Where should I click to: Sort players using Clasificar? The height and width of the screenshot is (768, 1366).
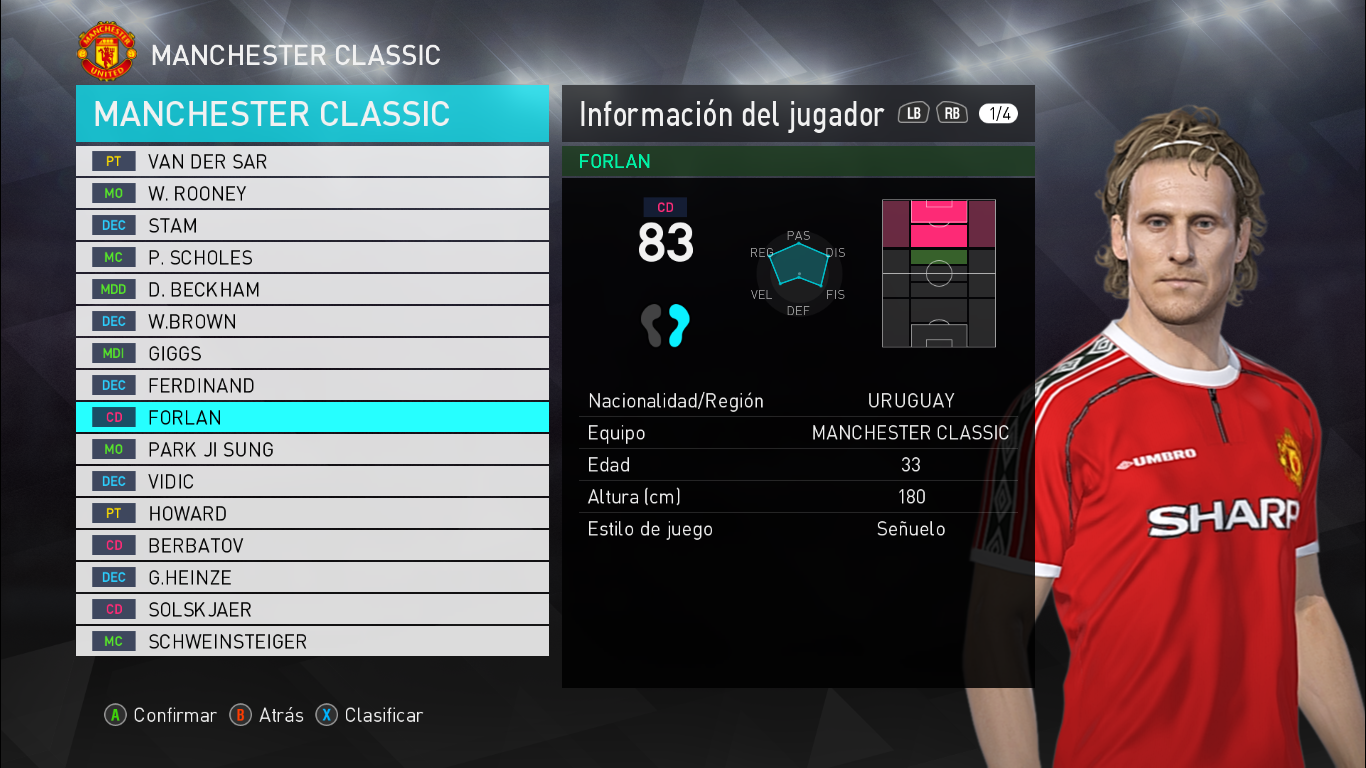pos(370,715)
